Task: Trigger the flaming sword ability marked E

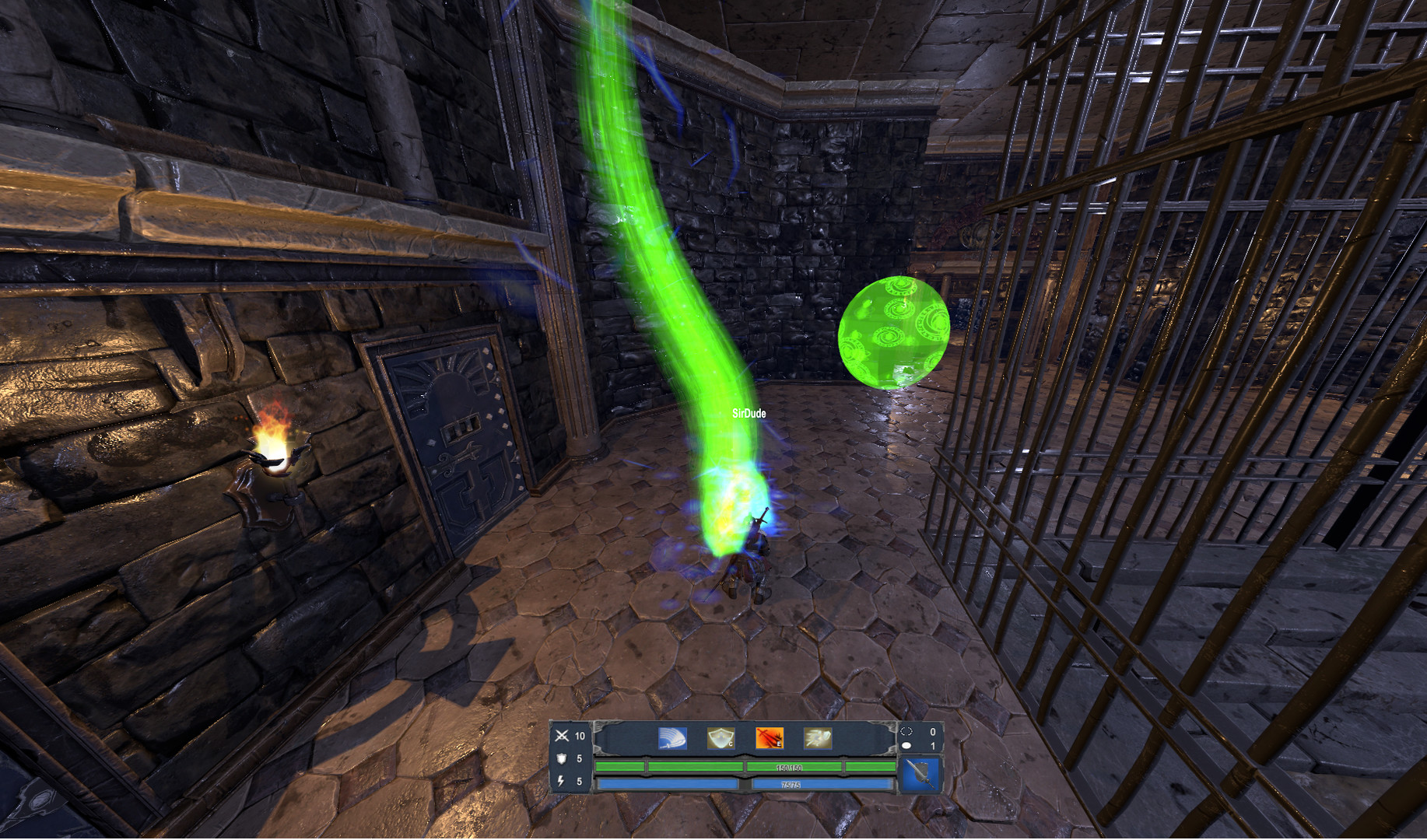Action: point(770,737)
